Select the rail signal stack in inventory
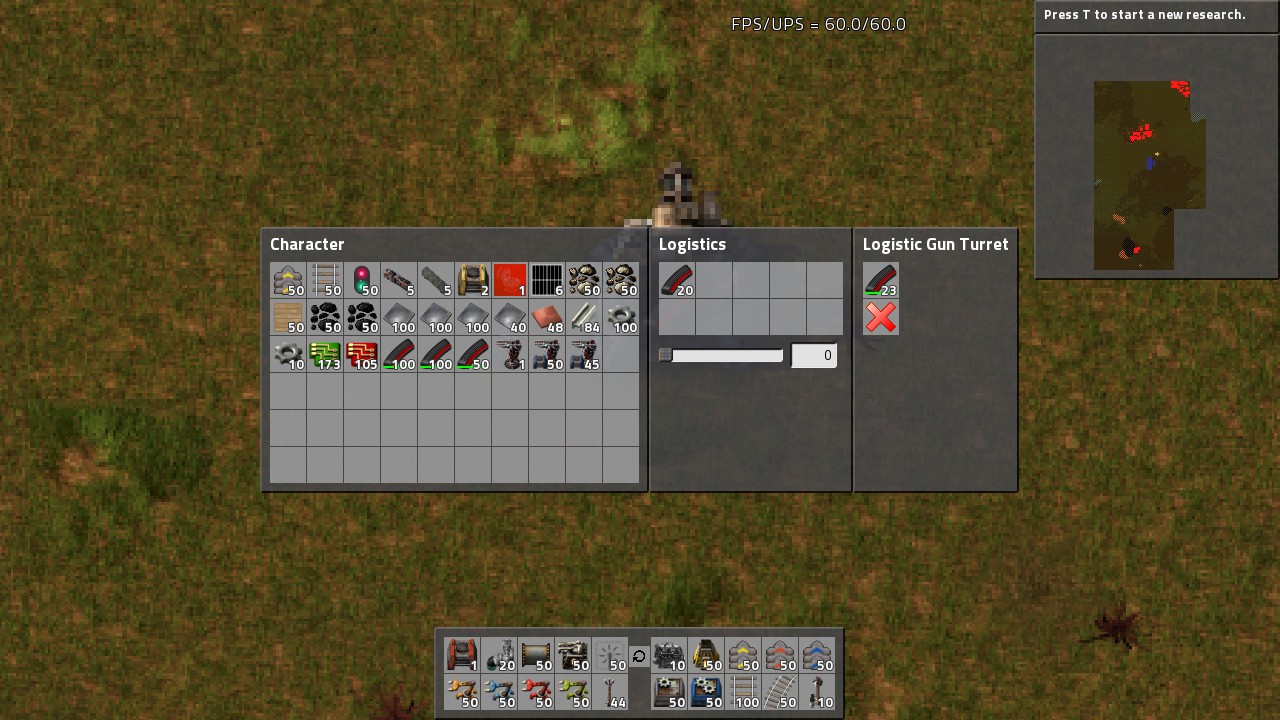This screenshot has height=720, width=1280. click(x=362, y=280)
